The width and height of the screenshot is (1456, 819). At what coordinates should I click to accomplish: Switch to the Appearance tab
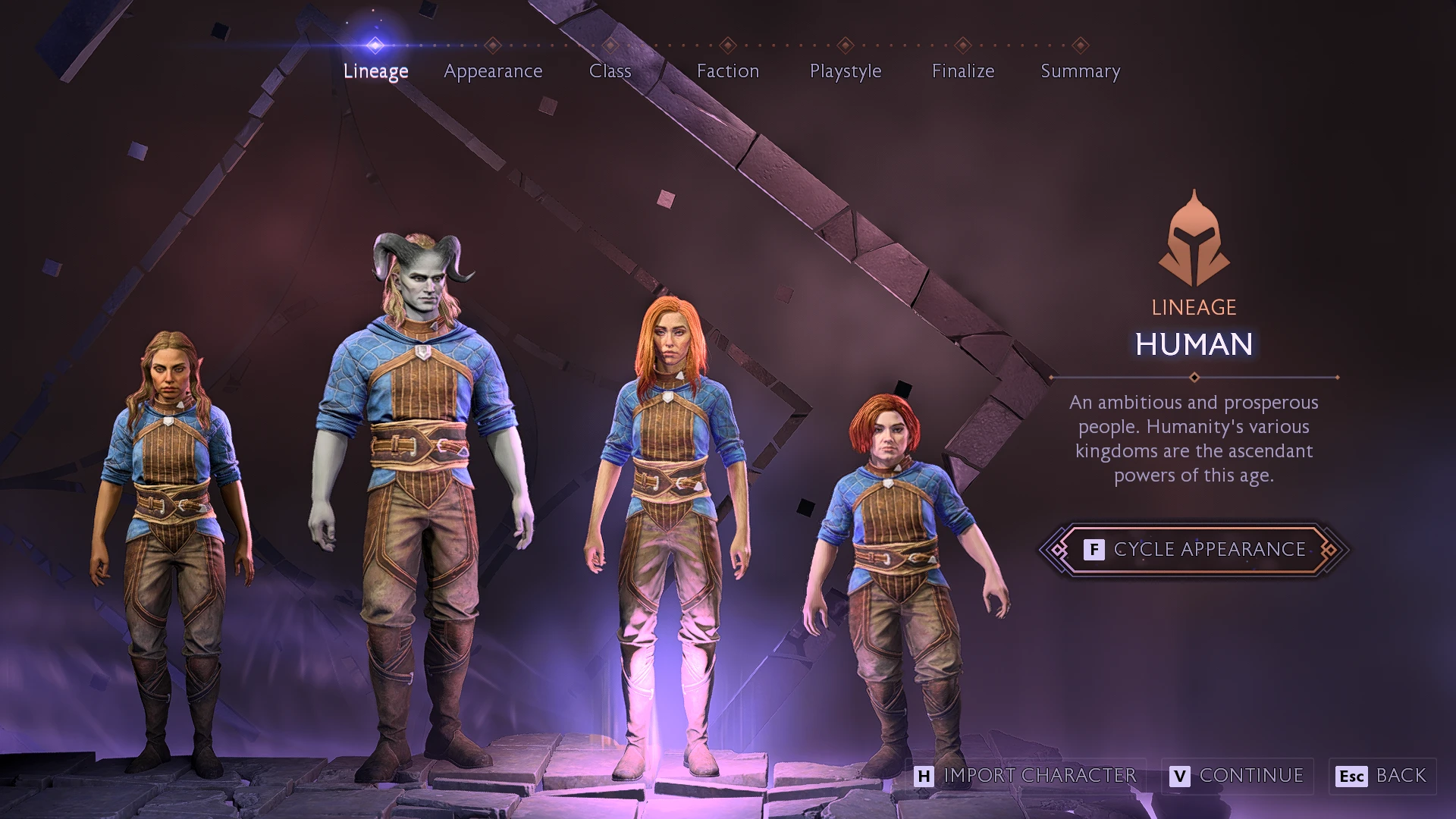(x=493, y=71)
